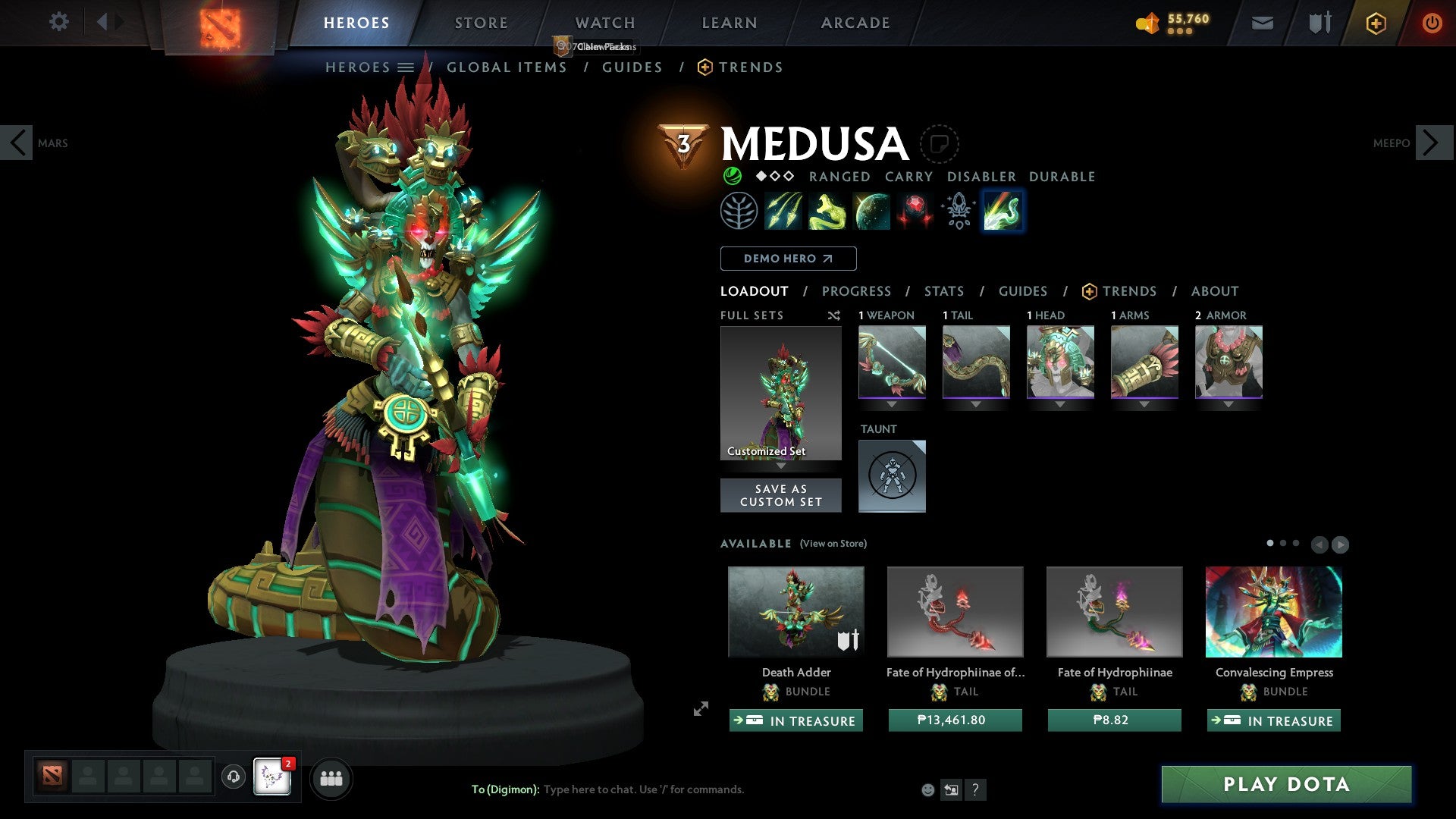Open the heroes grid menu next to HEROES
This screenshot has height=819, width=1456.
click(x=407, y=67)
